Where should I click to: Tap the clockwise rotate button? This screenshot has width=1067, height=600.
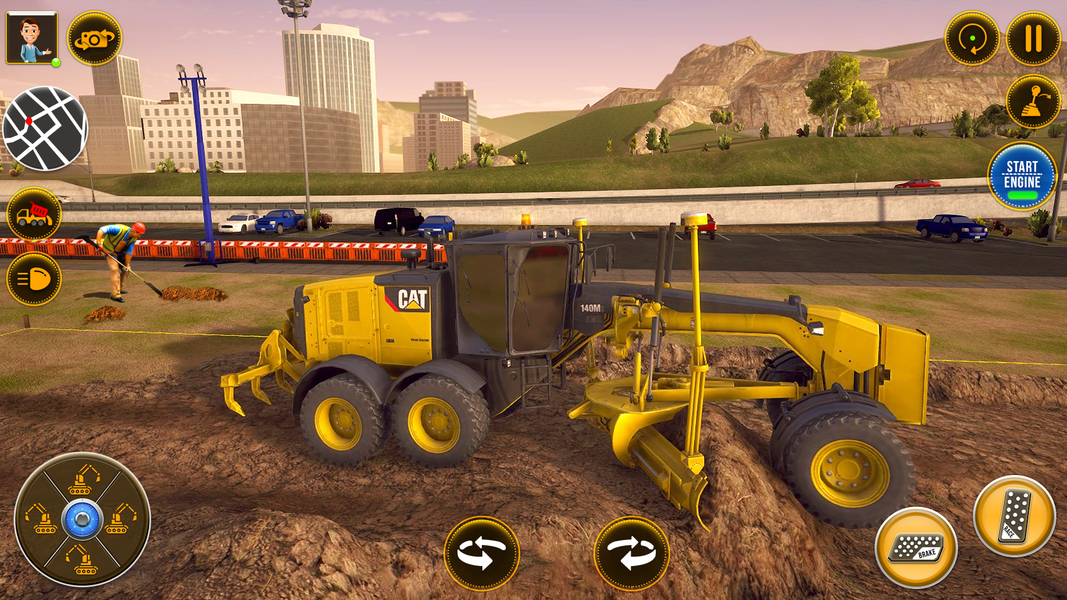pyautogui.click(x=631, y=553)
